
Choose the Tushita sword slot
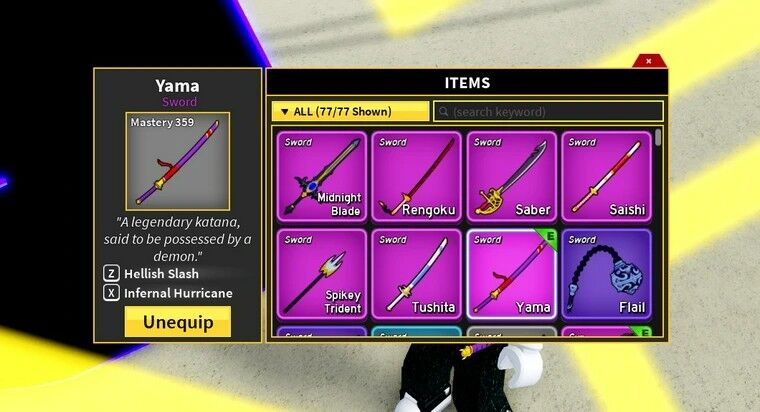pyautogui.click(x=416, y=274)
